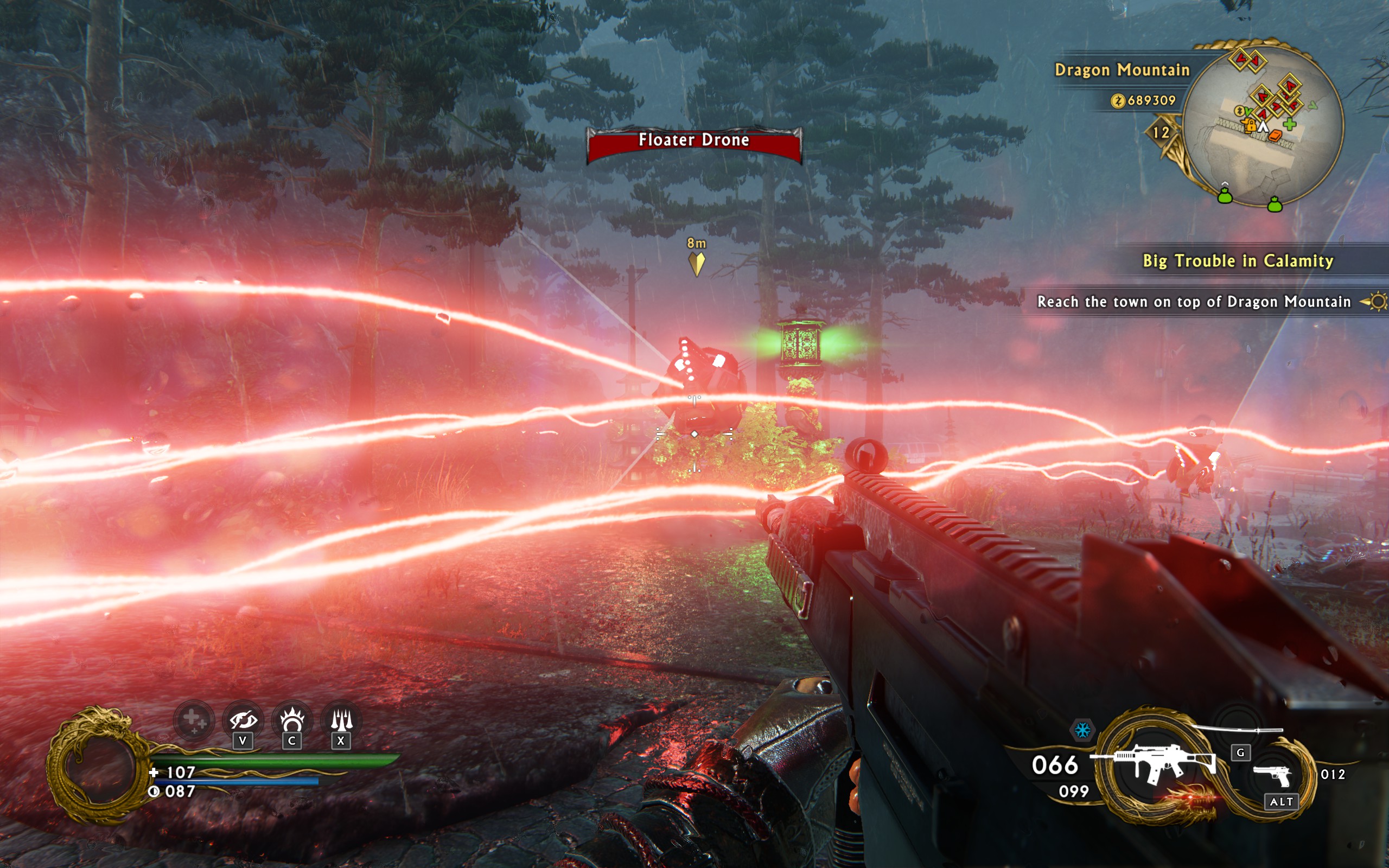Select the Reach the town objective line
Viewport: 1389px width, 868px height.
(1194, 302)
